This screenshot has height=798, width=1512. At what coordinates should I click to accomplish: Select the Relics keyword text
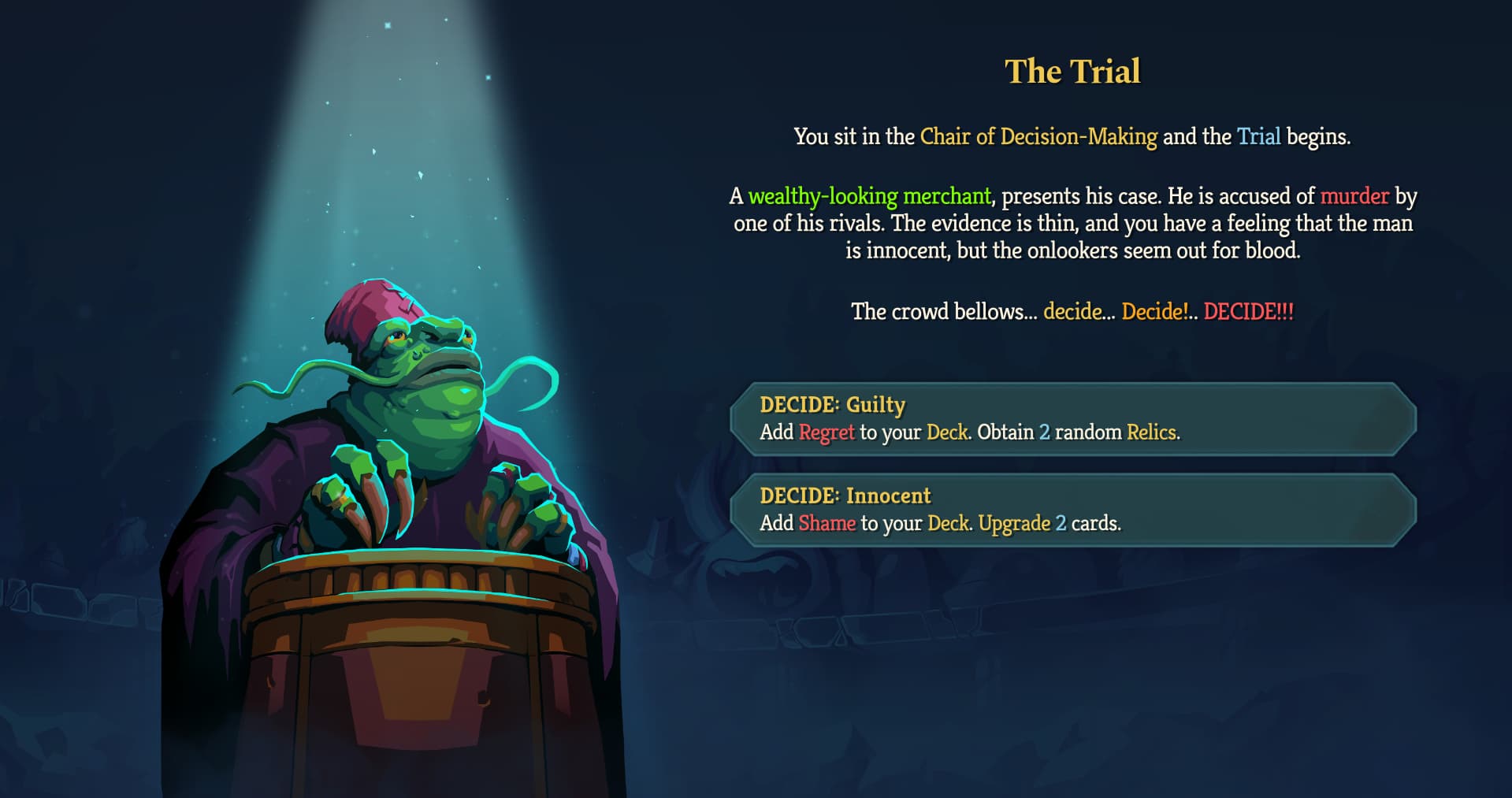(1155, 432)
